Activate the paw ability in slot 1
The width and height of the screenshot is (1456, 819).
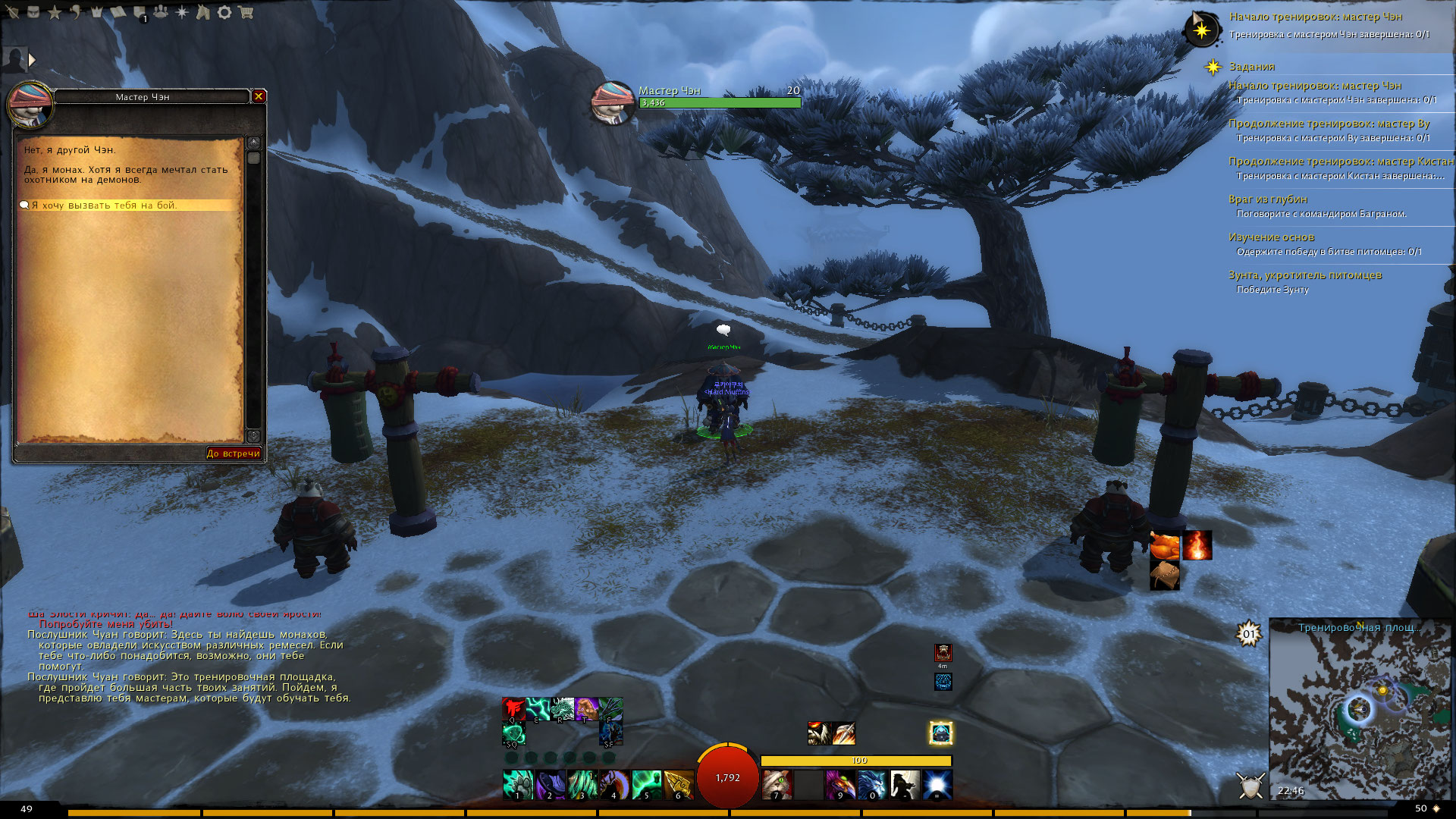pyautogui.click(x=518, y=783)
